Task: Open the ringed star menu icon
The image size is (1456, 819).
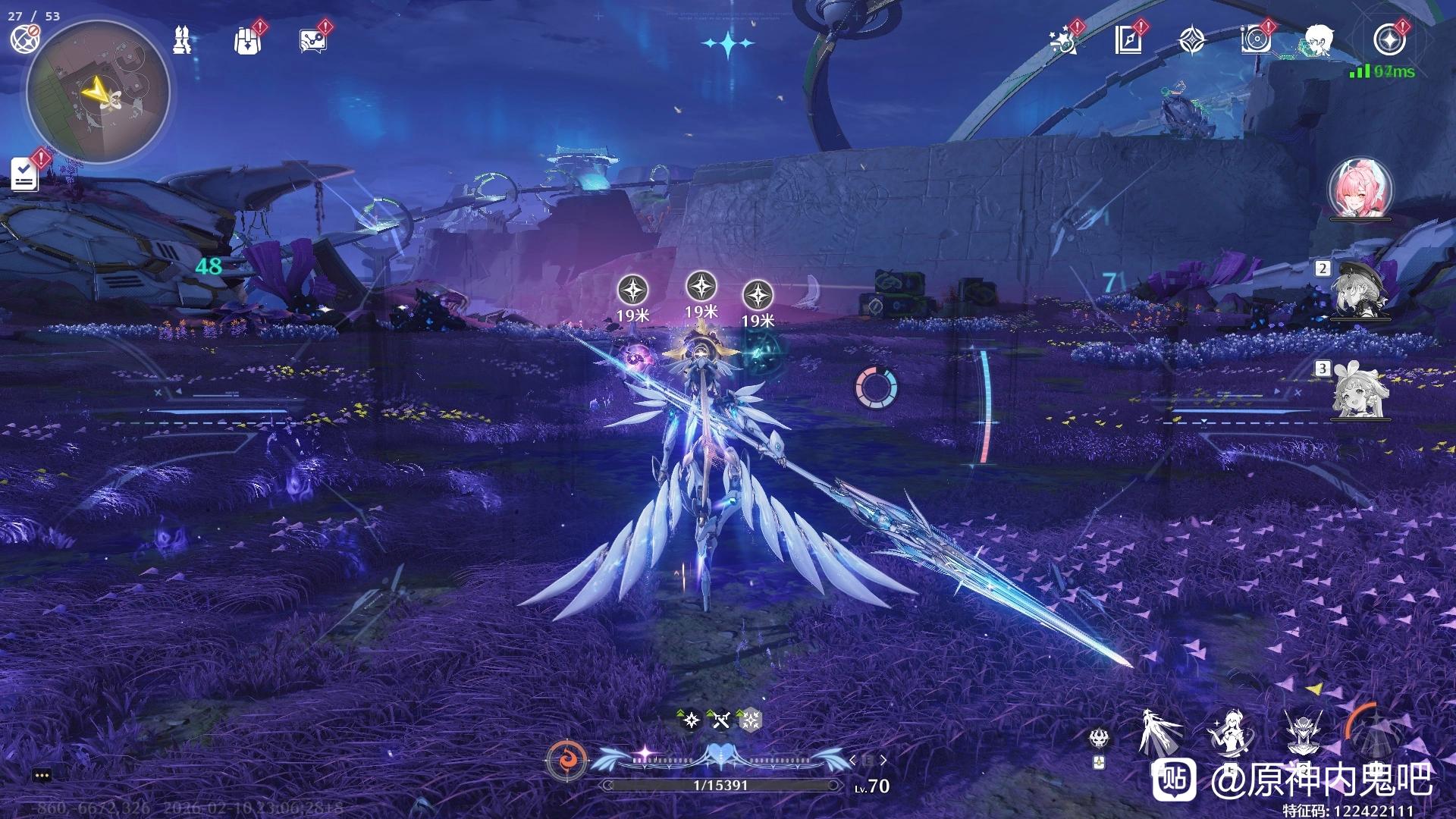Action: click(x=1389, y=39)
